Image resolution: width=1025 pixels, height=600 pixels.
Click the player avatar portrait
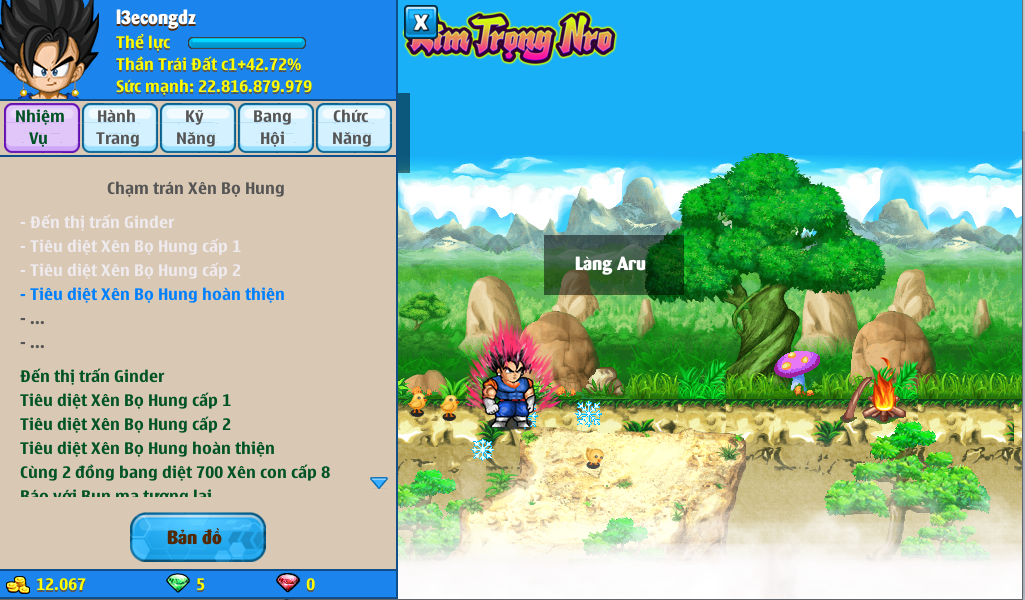pyautogui.click(x=51, y=50)
